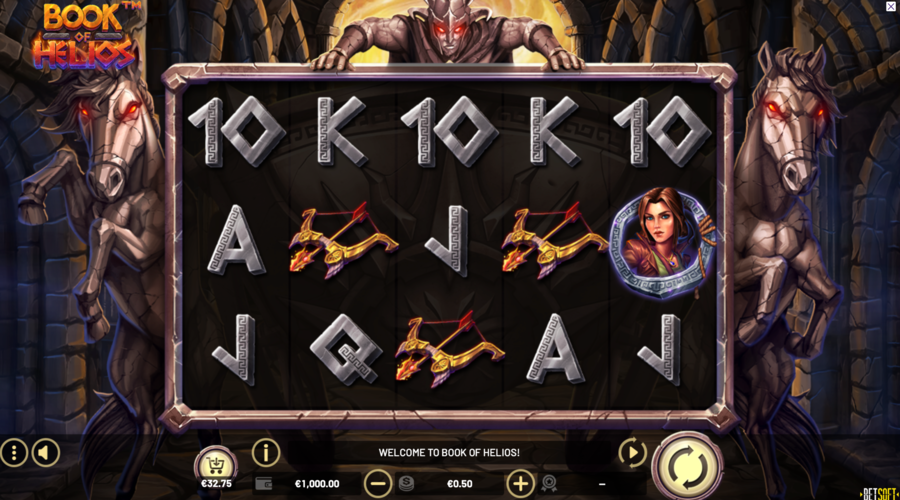Decrease the bet with the minus button
Viewport: 900px width, 500px height.
[377, 484]
